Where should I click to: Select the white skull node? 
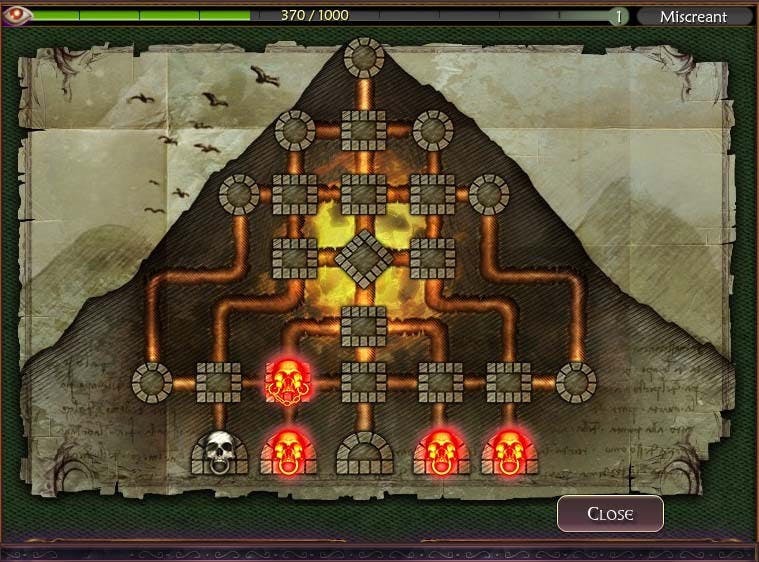(220, 452)
